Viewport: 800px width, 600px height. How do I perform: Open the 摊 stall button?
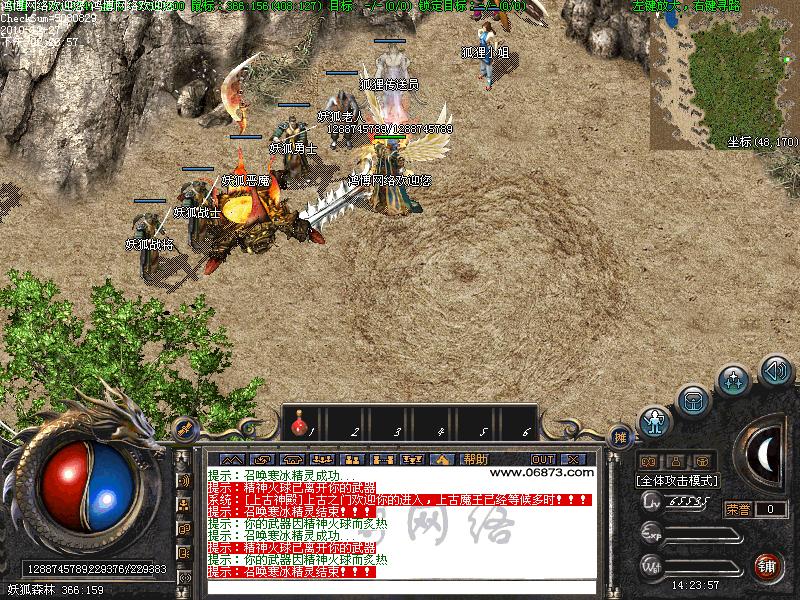(x=620, y=437)
